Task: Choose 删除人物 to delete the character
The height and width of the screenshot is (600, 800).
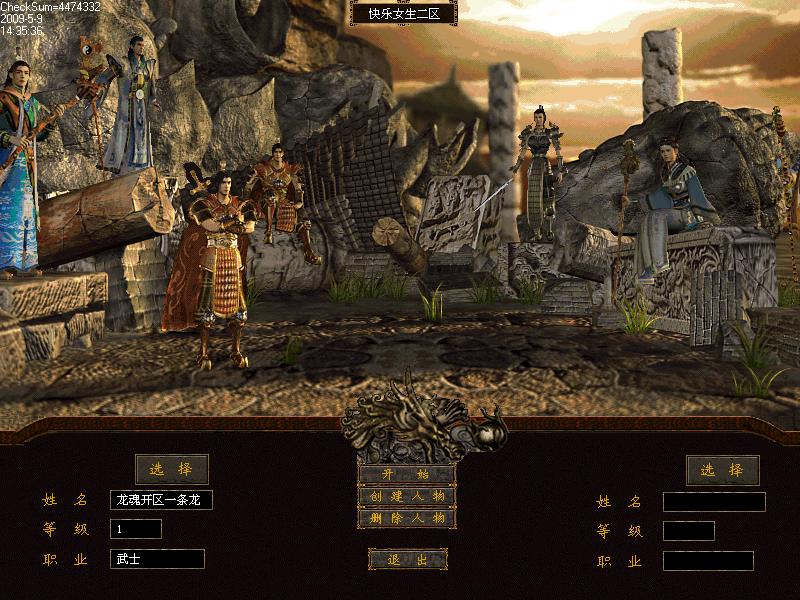Action: 407,518
